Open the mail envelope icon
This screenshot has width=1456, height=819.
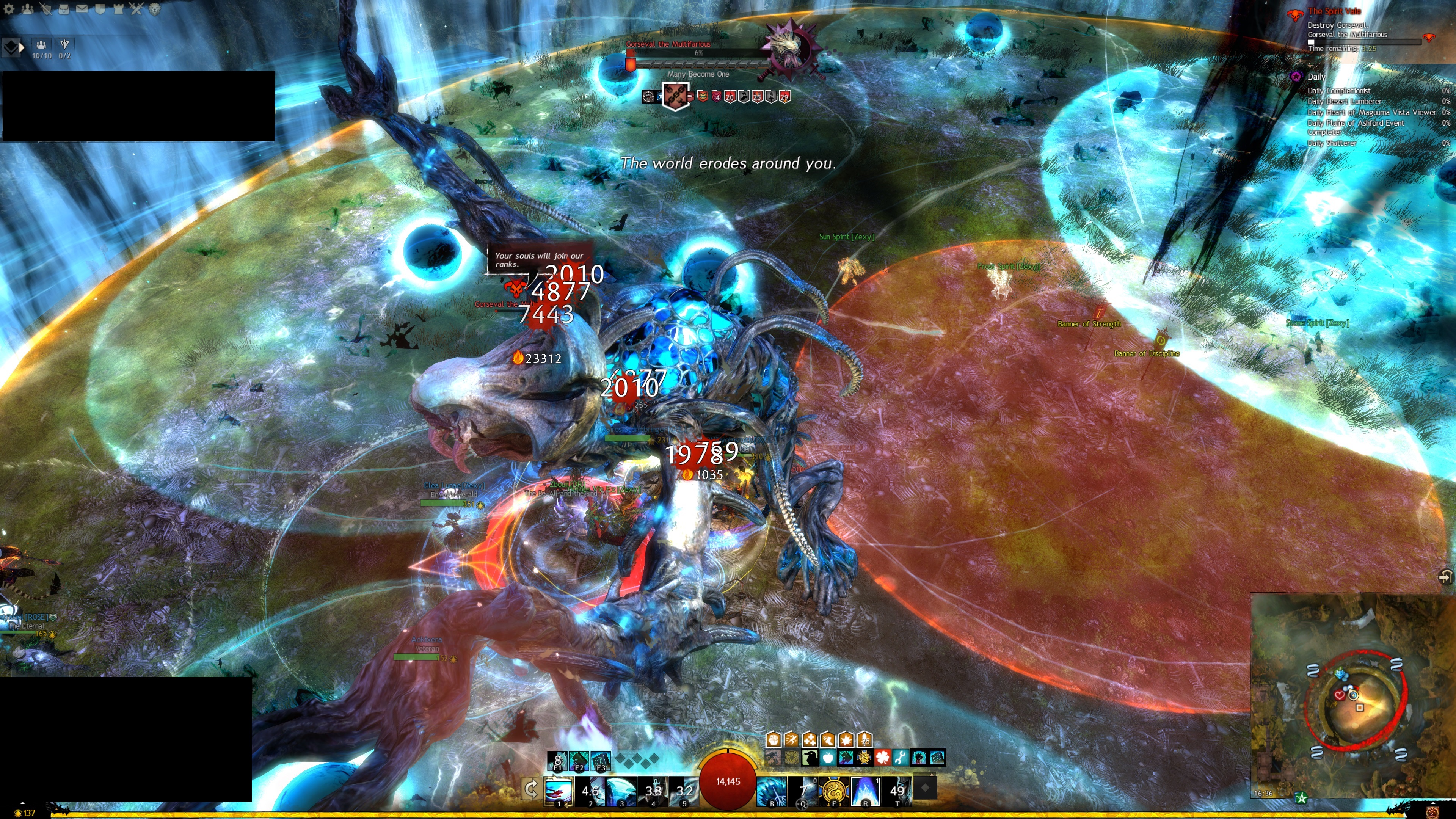point(82,8)
